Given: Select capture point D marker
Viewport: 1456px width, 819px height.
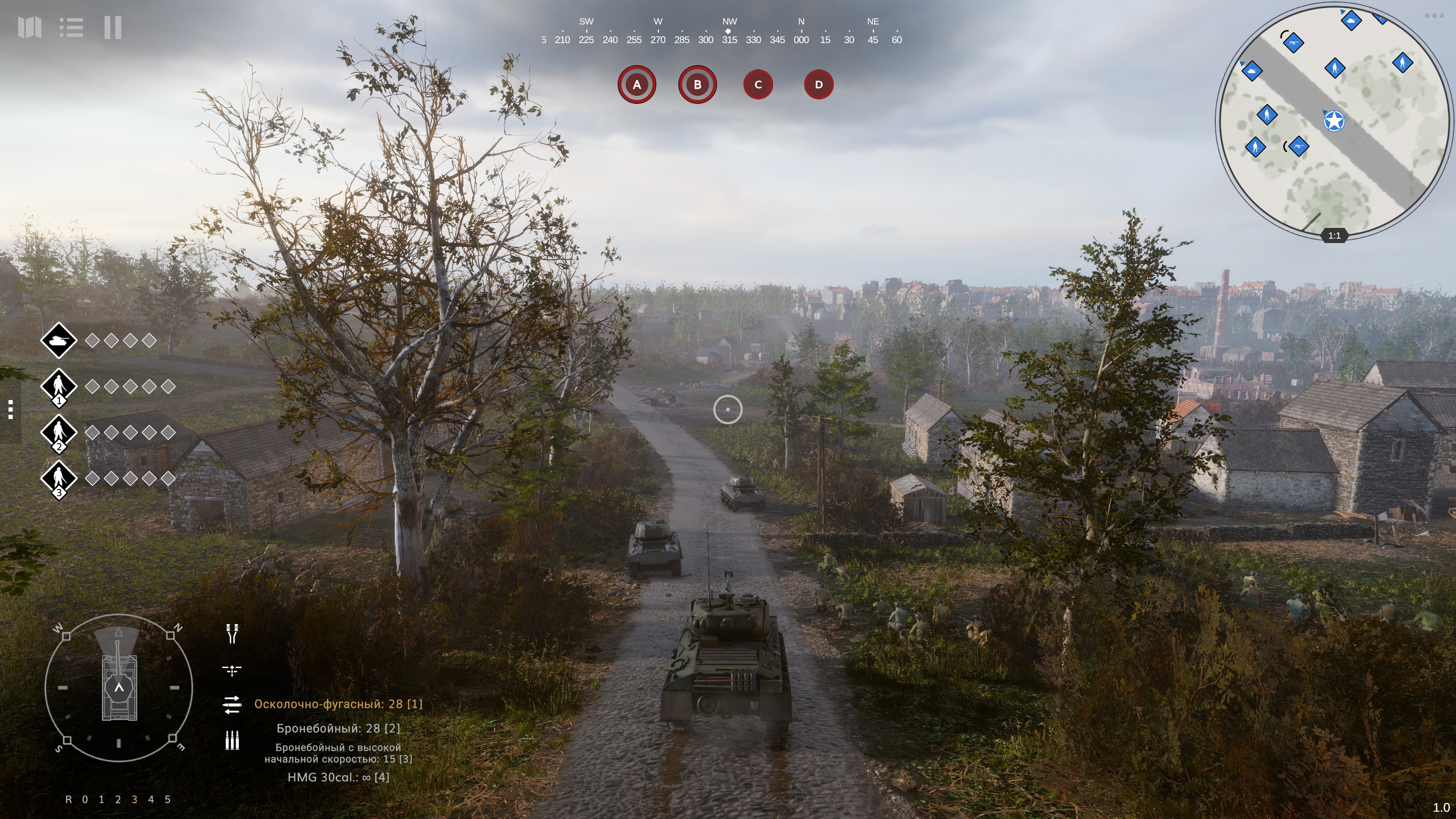Looking at the screenshot, I should click(819, 85).
